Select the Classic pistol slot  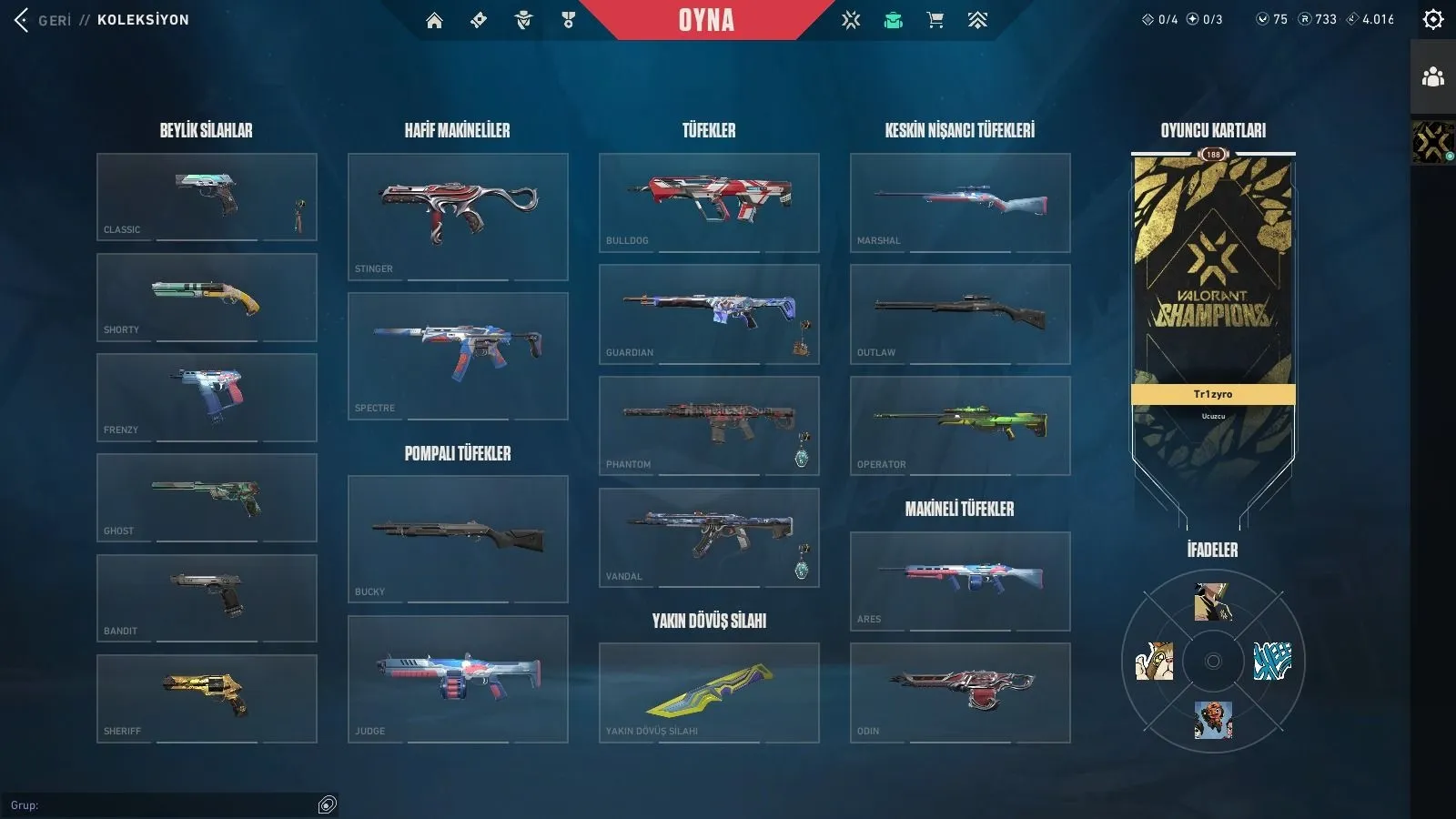point(207,197)
